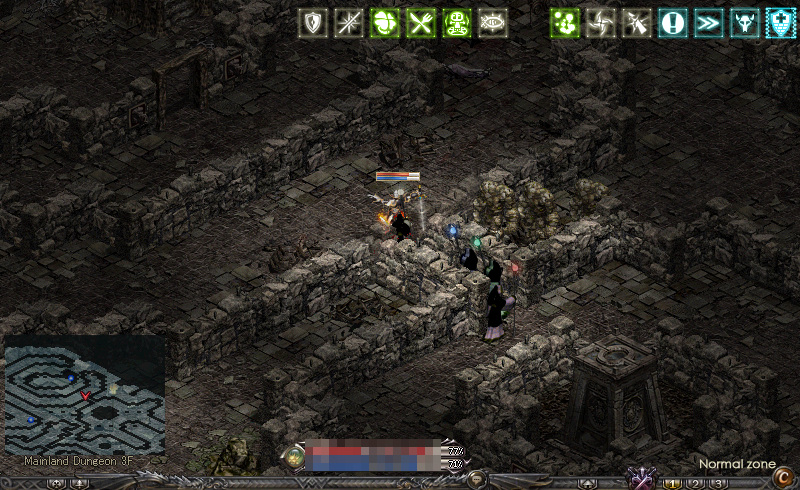800x490 pixels.
Task: Switch to hotbar page 3
Action: [718, 484]
